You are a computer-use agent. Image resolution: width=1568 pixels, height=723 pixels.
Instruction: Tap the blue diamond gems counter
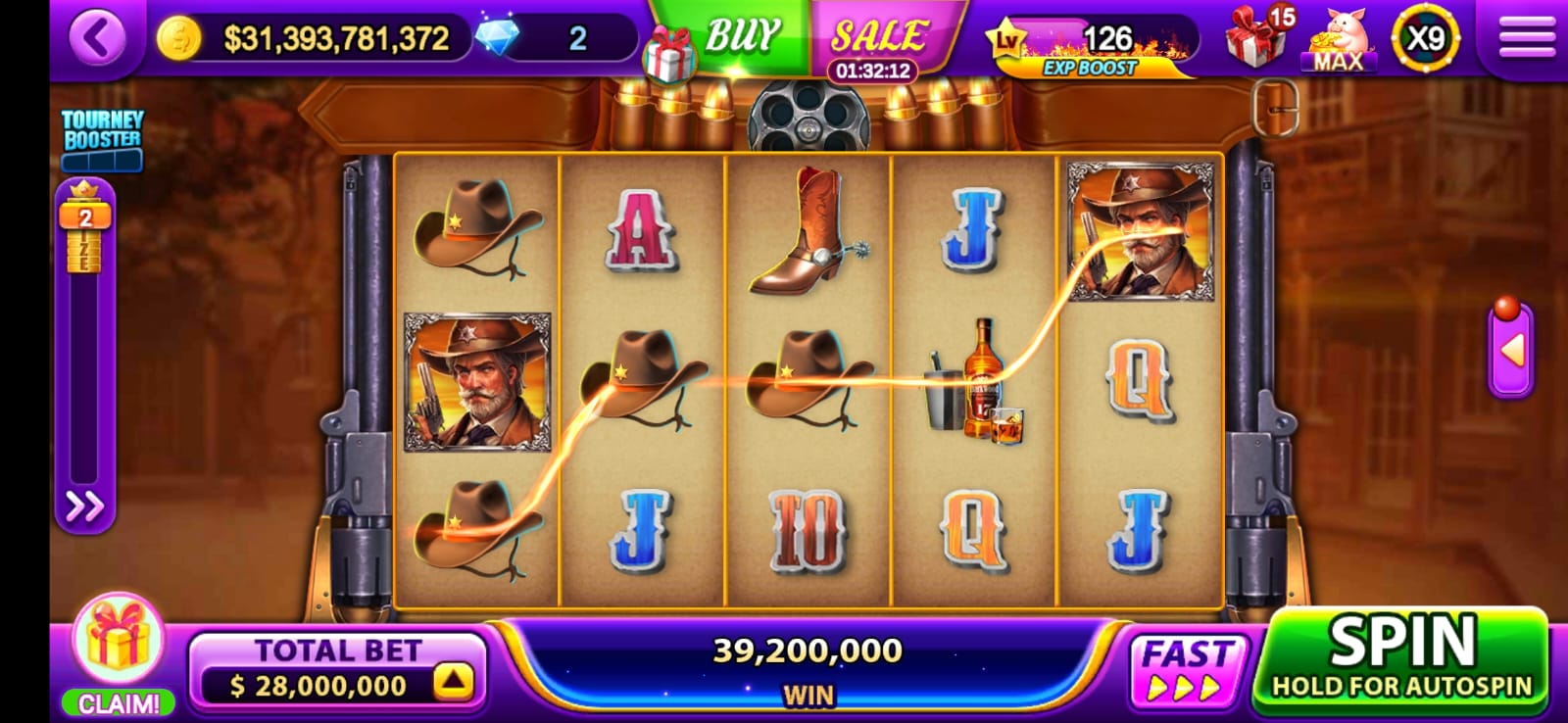499,38
